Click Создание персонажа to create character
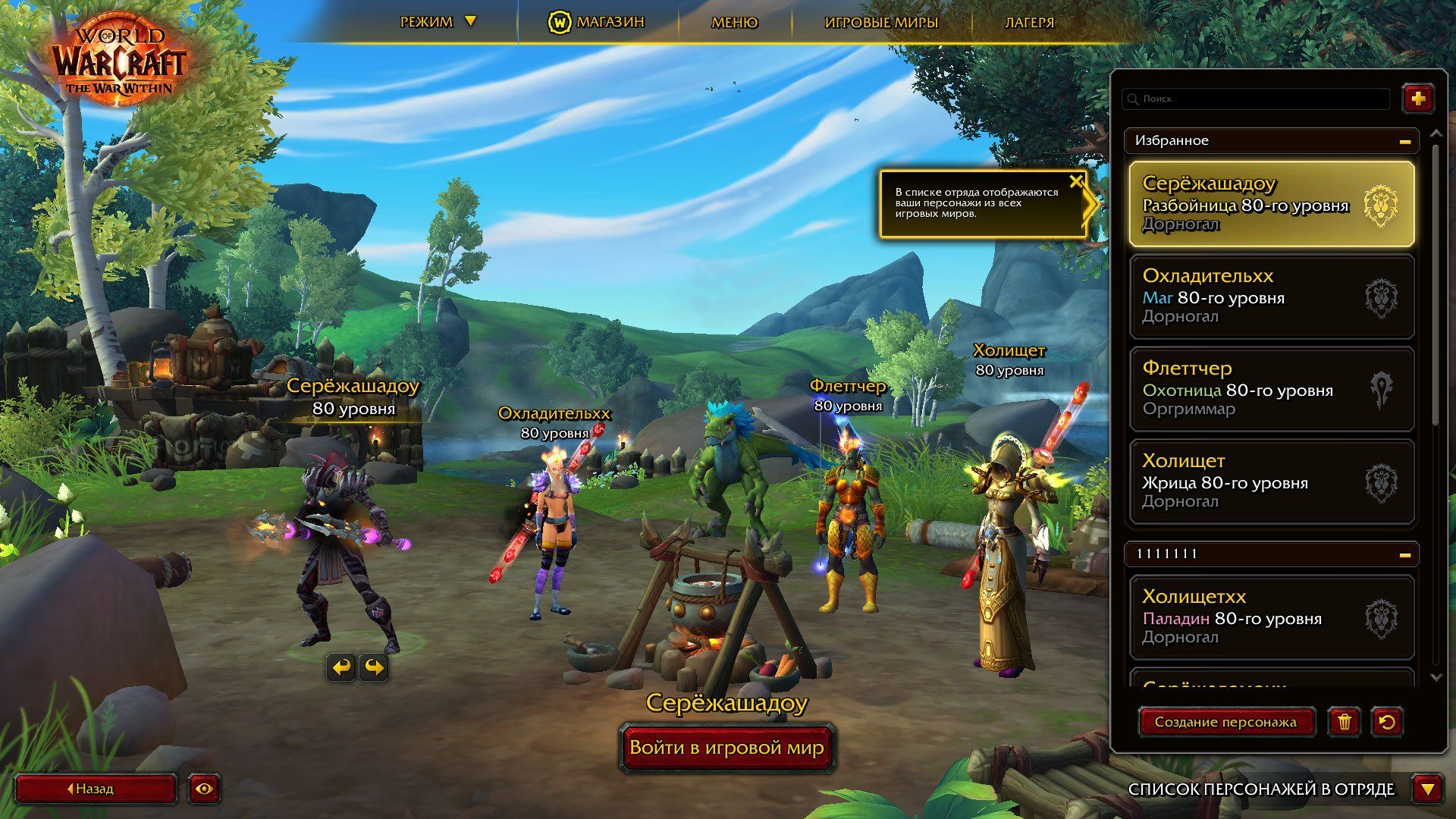Screen dimensions: 1456x819 (x=1225, y=722)
